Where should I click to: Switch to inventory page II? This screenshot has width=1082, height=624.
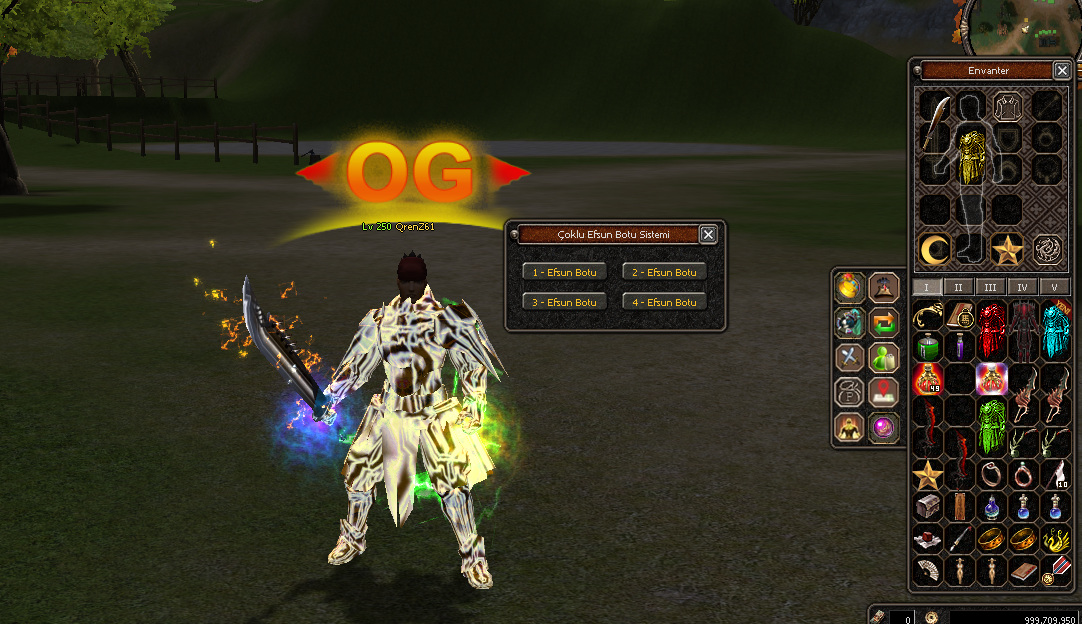958,287
